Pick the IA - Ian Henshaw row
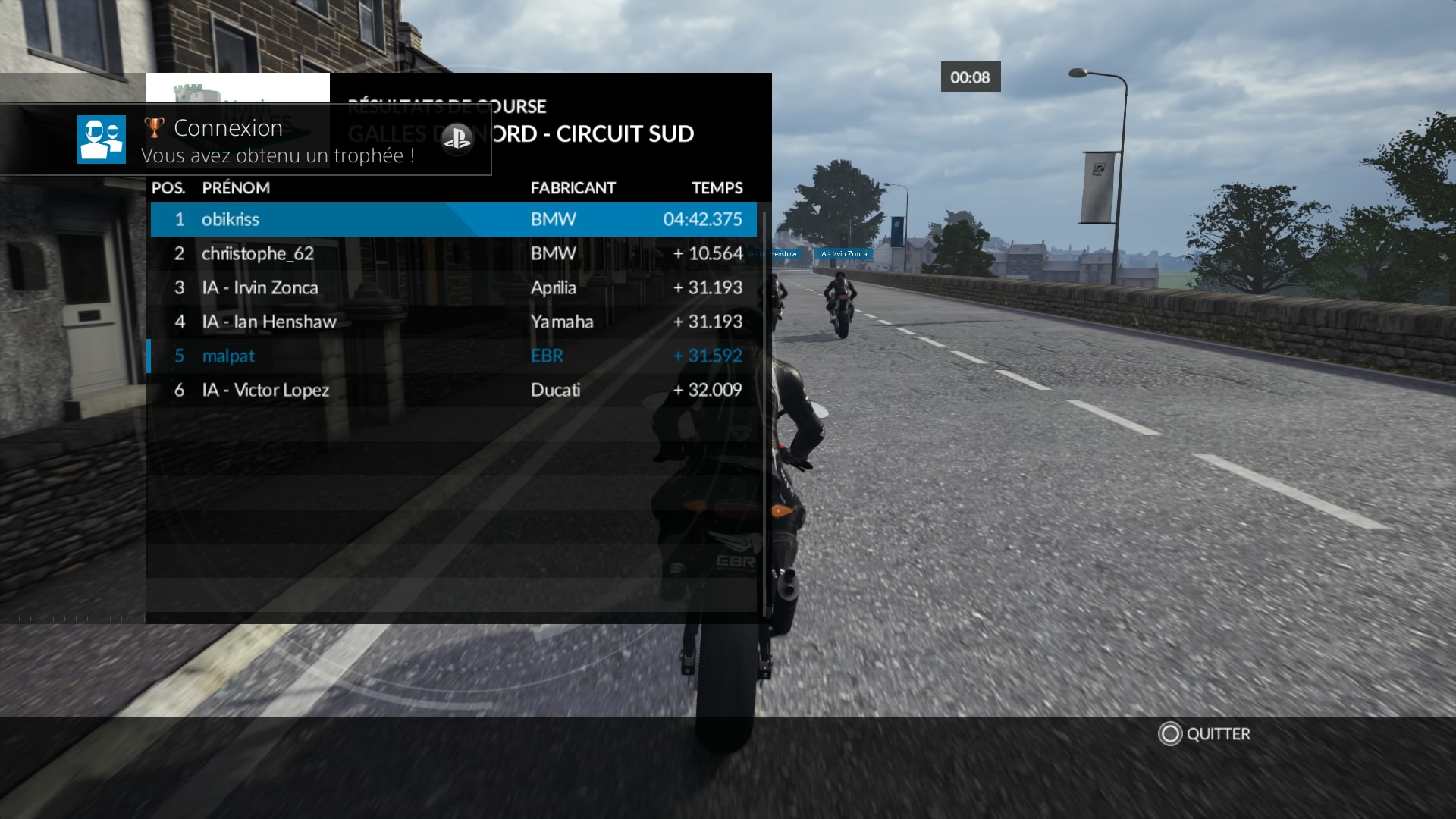Screen dimensions: 1456x819 [453, 322]
